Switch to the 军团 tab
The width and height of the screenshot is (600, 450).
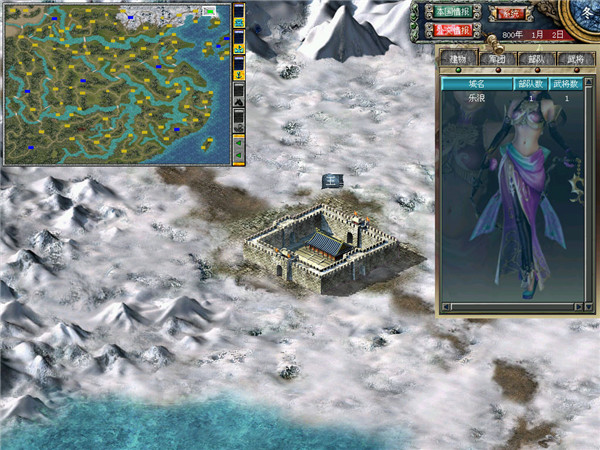[498, 59]
